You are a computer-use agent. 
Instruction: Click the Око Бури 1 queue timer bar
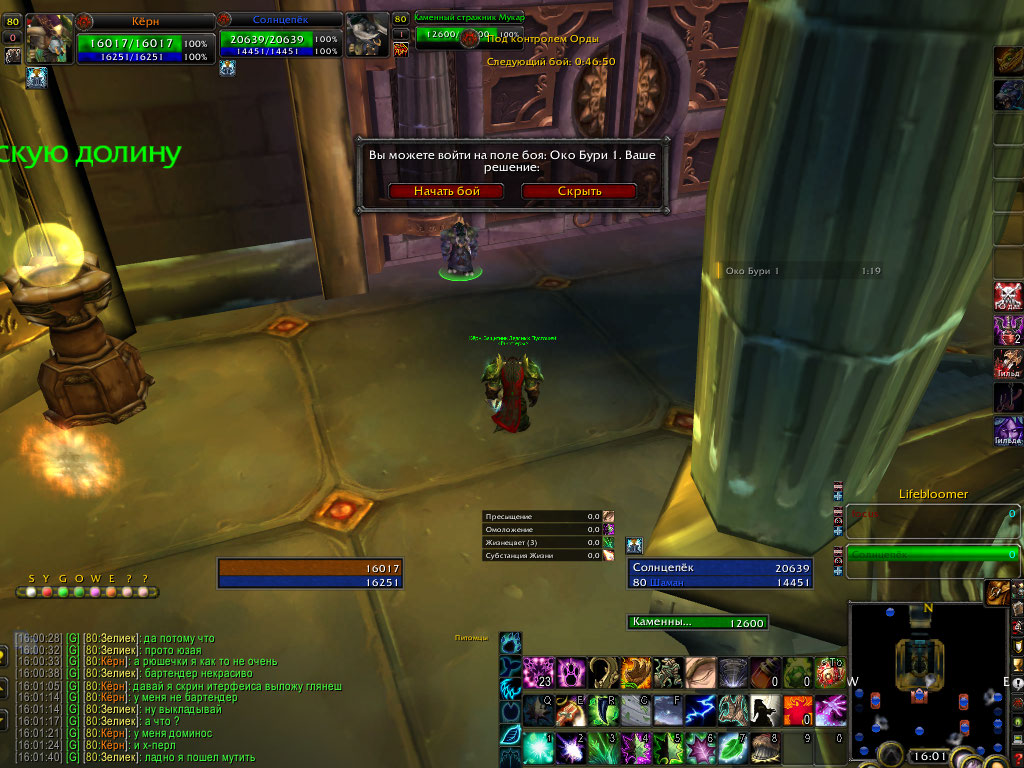coord(800,270)
